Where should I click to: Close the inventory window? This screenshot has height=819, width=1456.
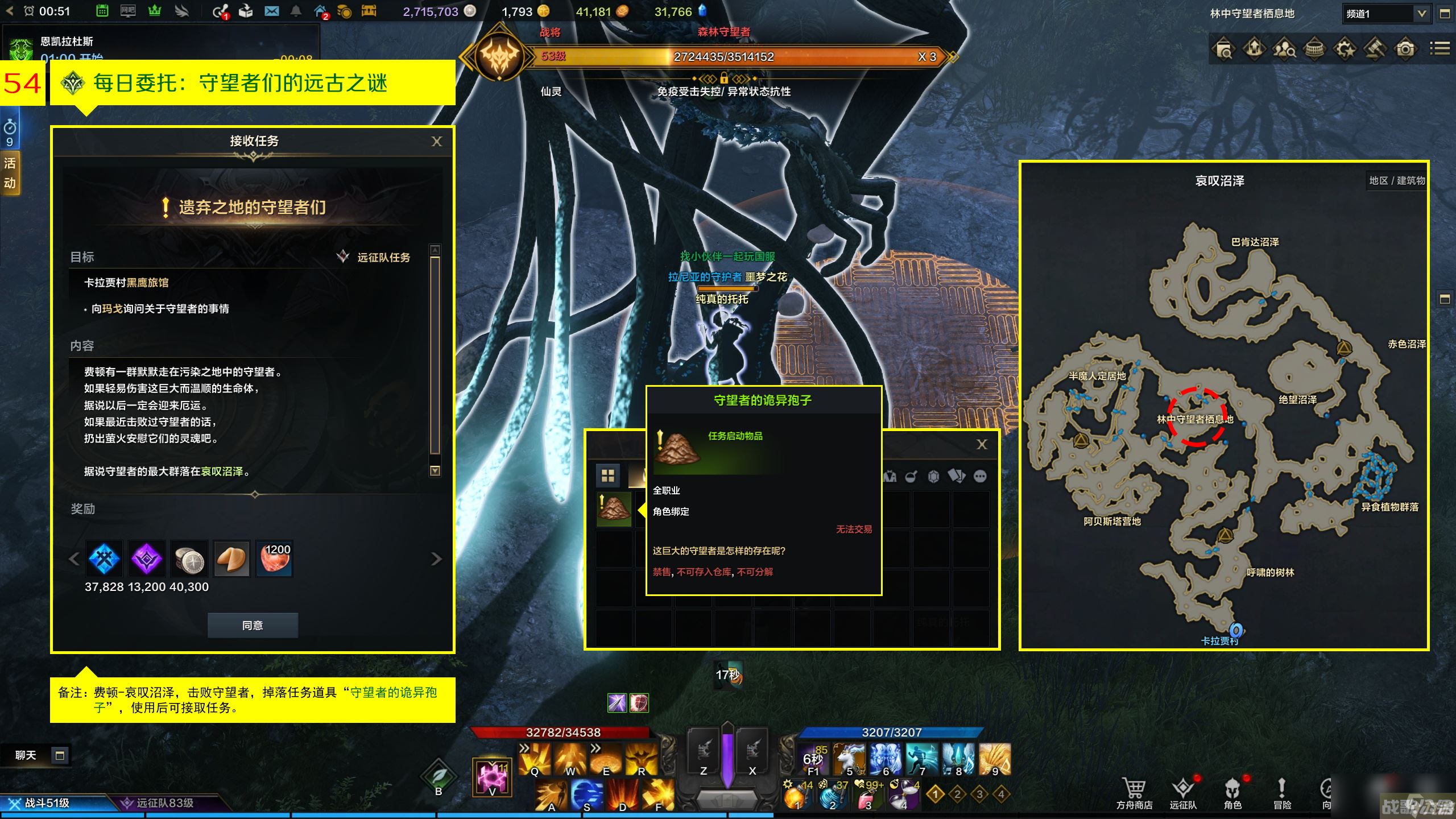[x=982, y=445]
